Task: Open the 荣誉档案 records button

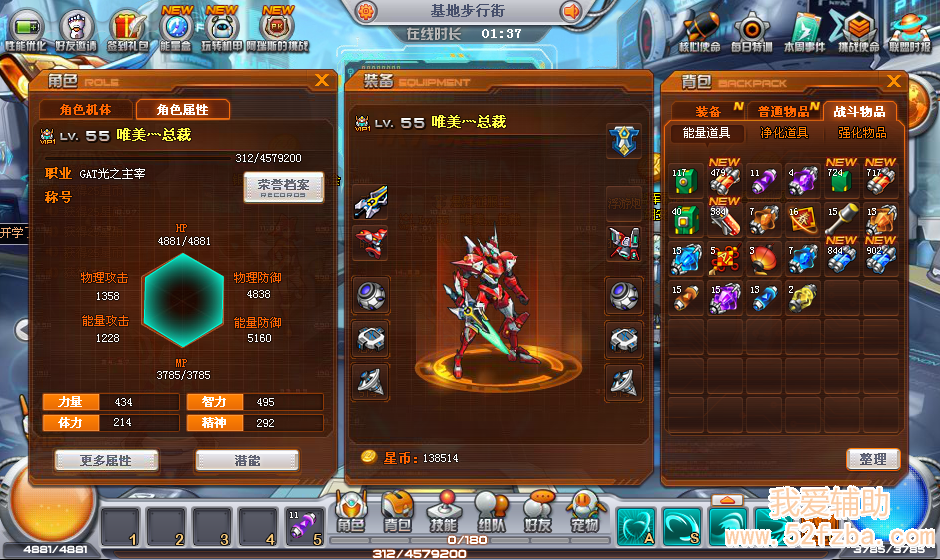Action: click(283, 187)
